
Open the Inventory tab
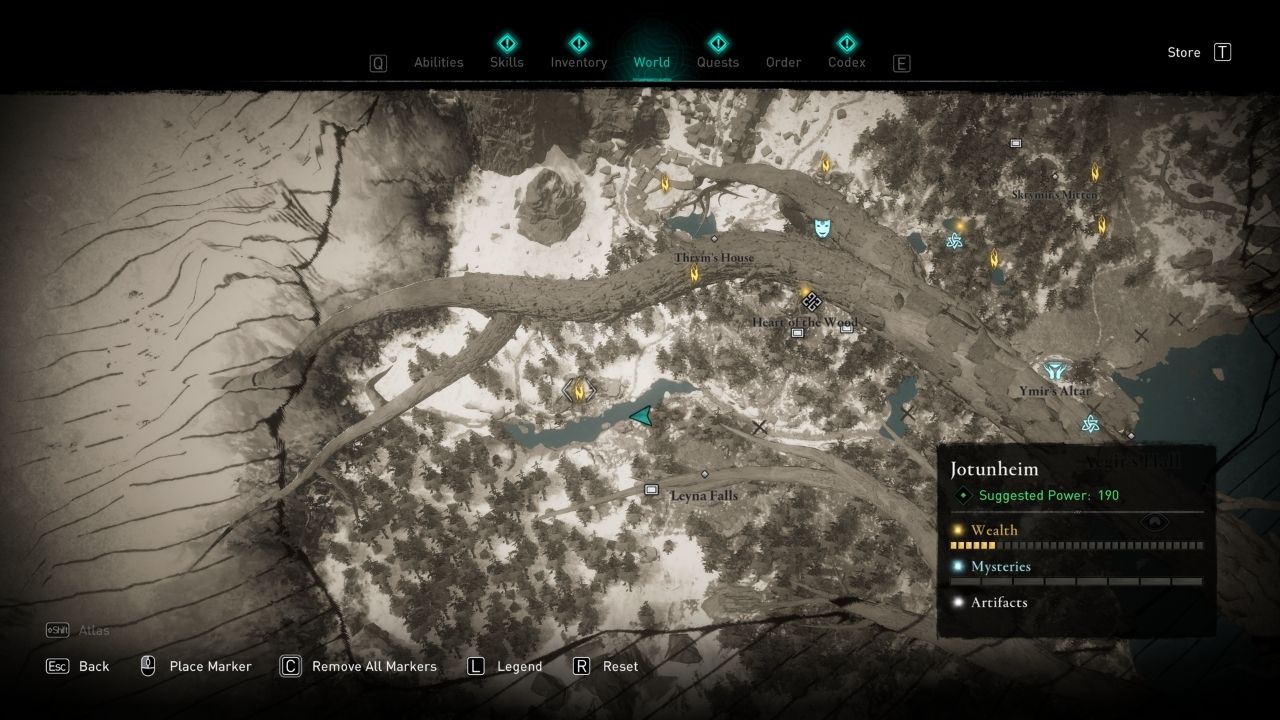coord(579,62)
